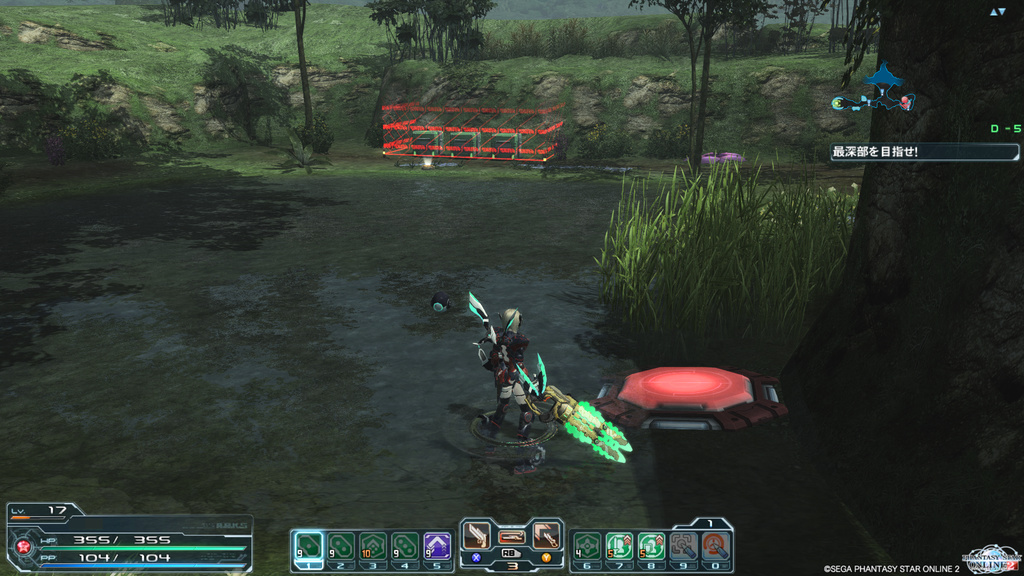Activate the purple chevron item in slot 5
This screenshot has width=1024, height=576.
point(437,545)
